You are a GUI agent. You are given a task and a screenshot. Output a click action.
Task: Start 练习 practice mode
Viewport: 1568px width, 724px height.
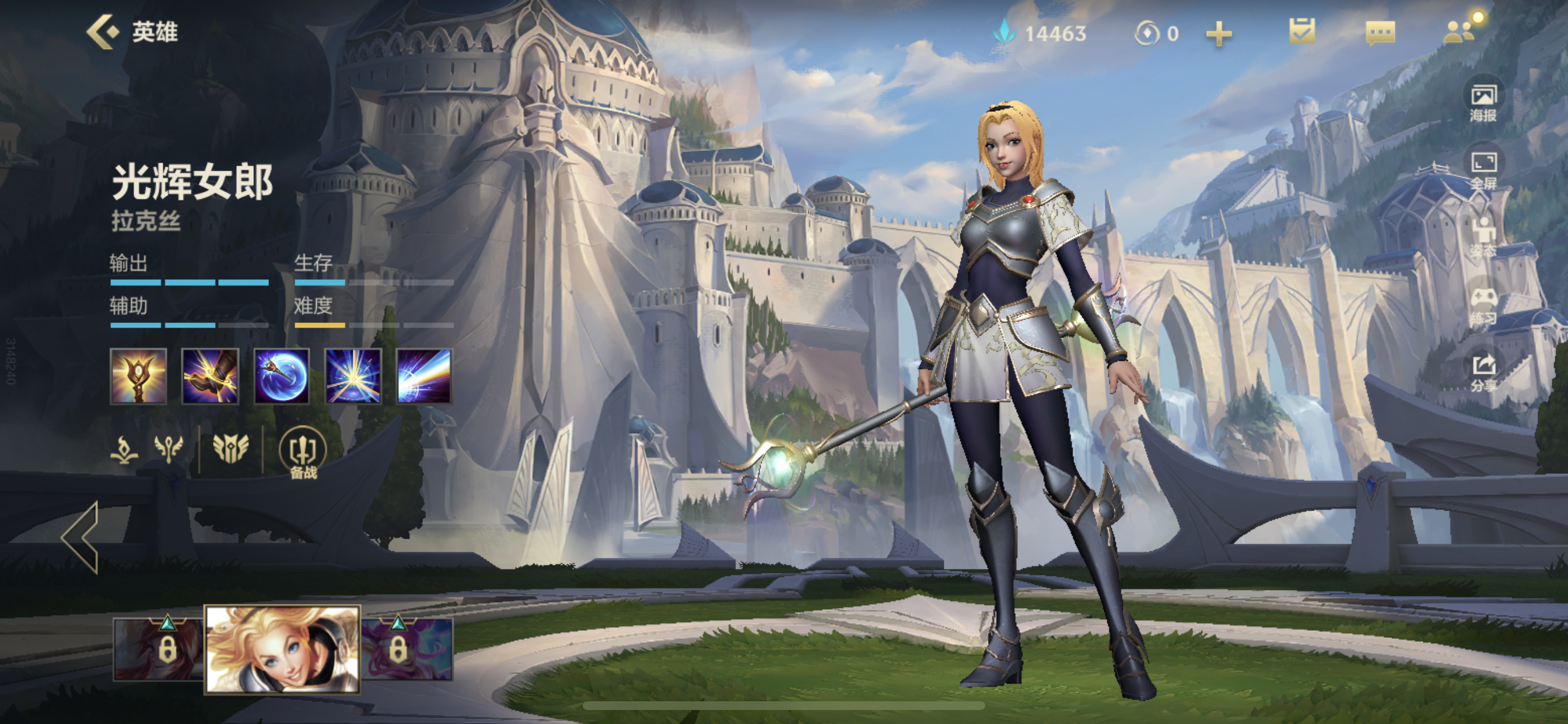tap(1483, 305)
